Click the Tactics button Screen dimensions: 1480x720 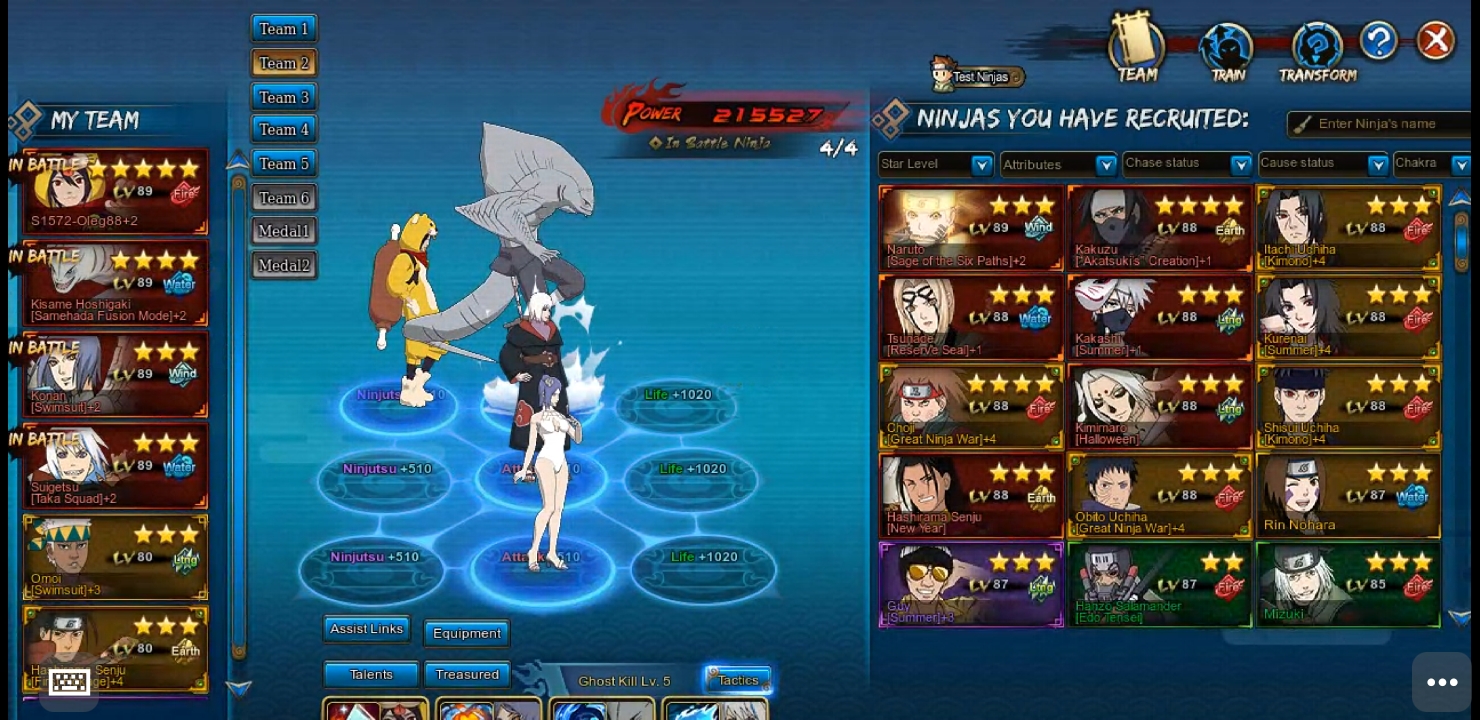click(738, 680)
